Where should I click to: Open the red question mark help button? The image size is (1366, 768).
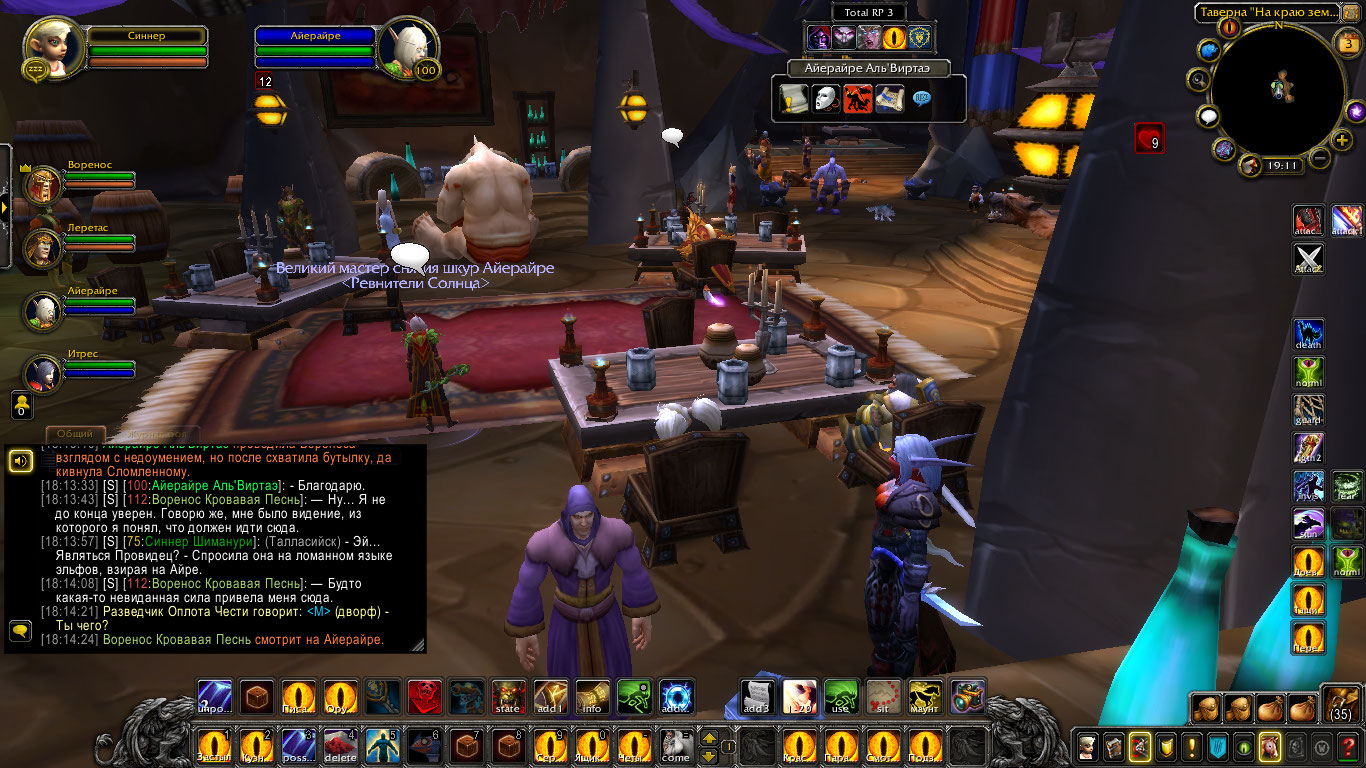1348,746
